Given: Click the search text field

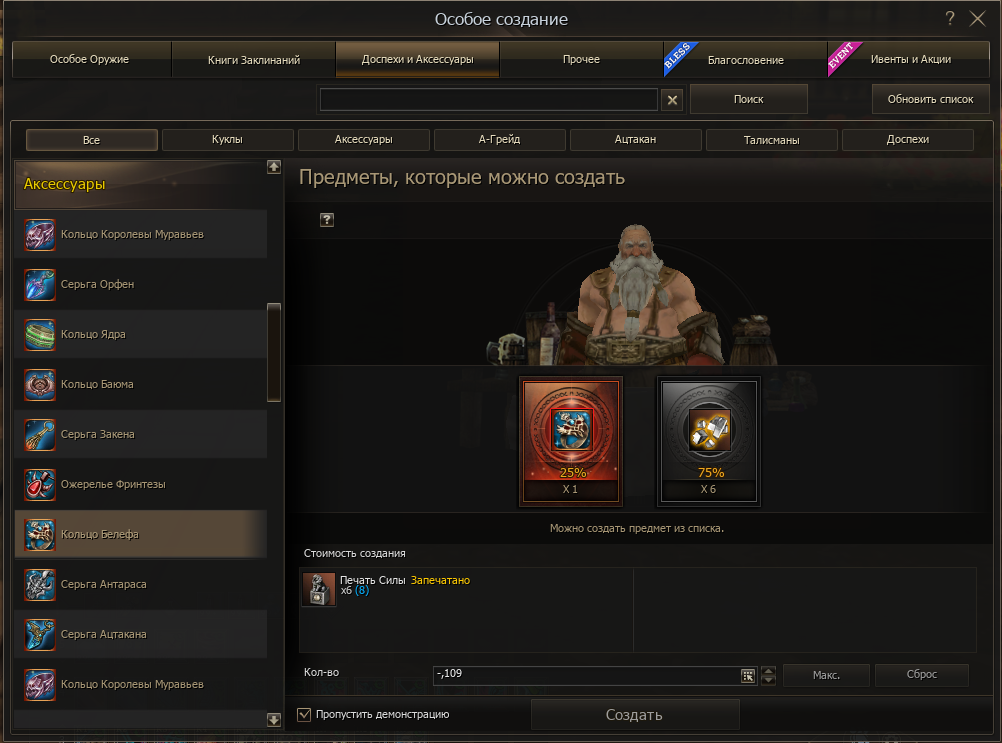Looking at the screenshot, I should pyautogui.click(x=488, y=100).
